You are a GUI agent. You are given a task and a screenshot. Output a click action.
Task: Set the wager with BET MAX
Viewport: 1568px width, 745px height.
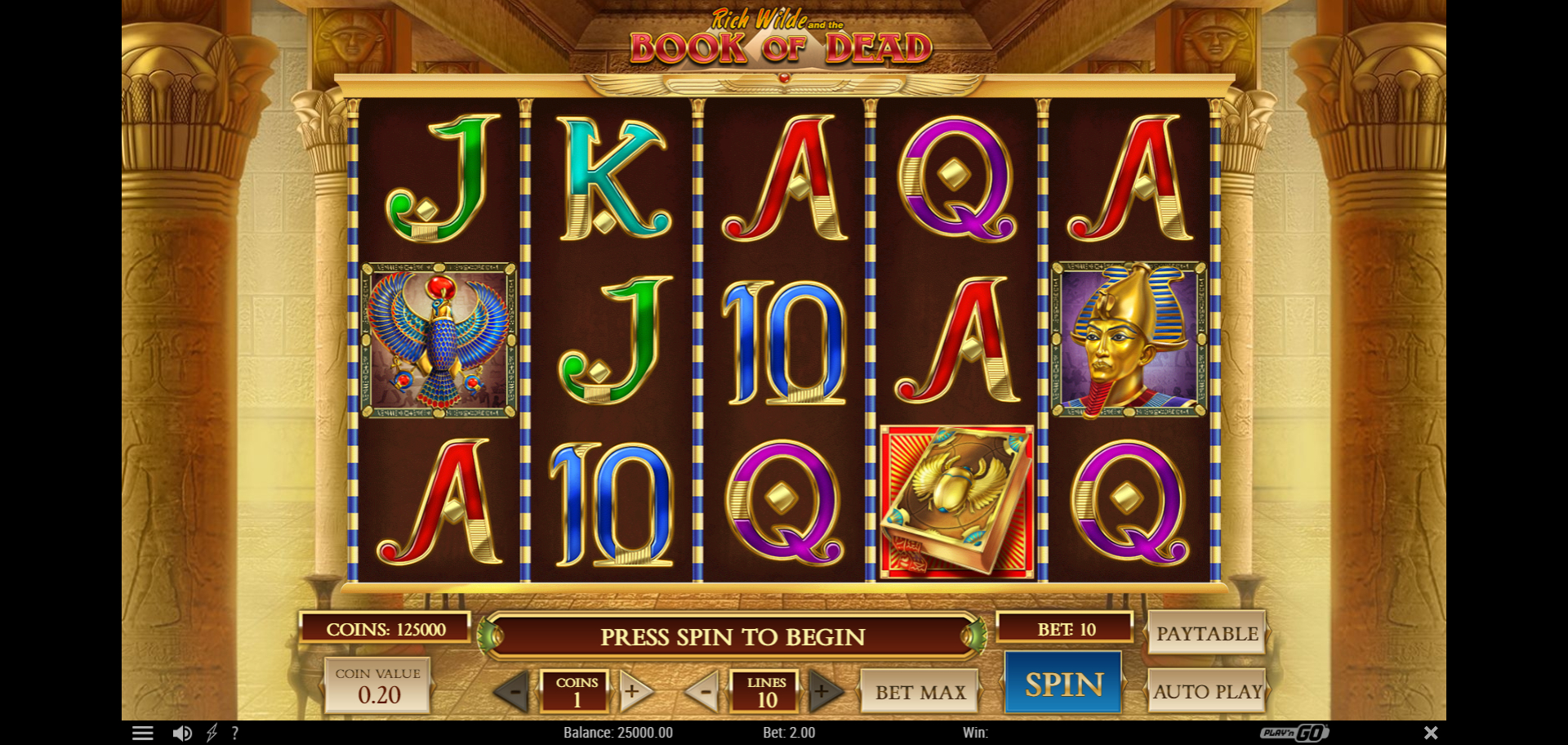click(x=920, y=692)
